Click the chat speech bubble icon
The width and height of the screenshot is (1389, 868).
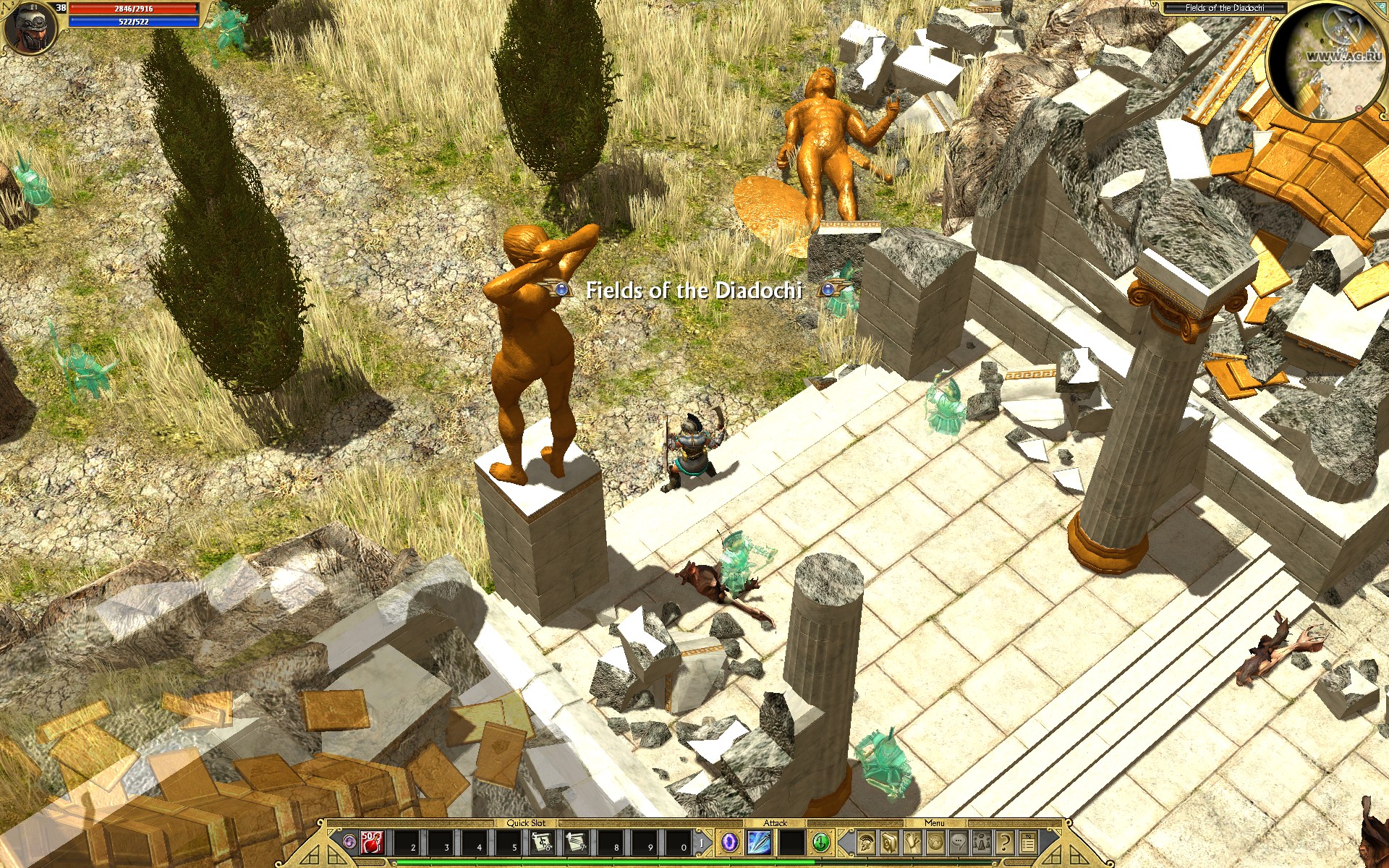[x=960, y=842]
